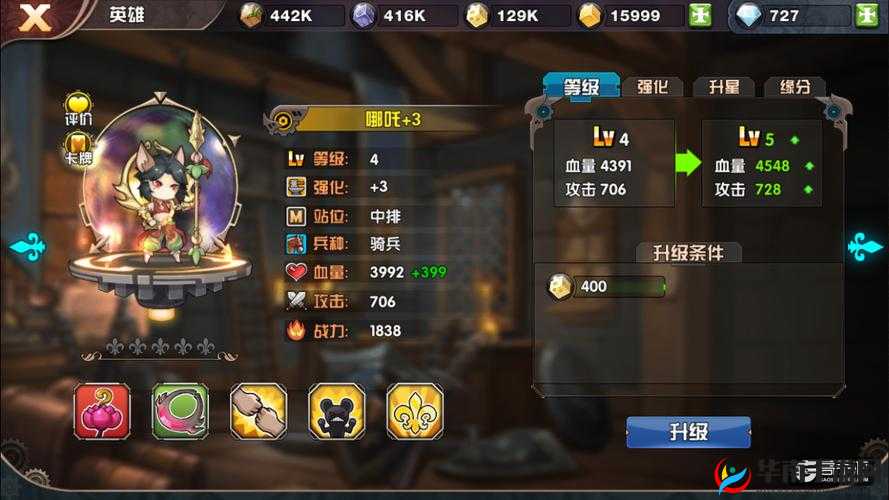Choose the clashing fists skill icon
The image size is (889, 500).
(258, 410)
